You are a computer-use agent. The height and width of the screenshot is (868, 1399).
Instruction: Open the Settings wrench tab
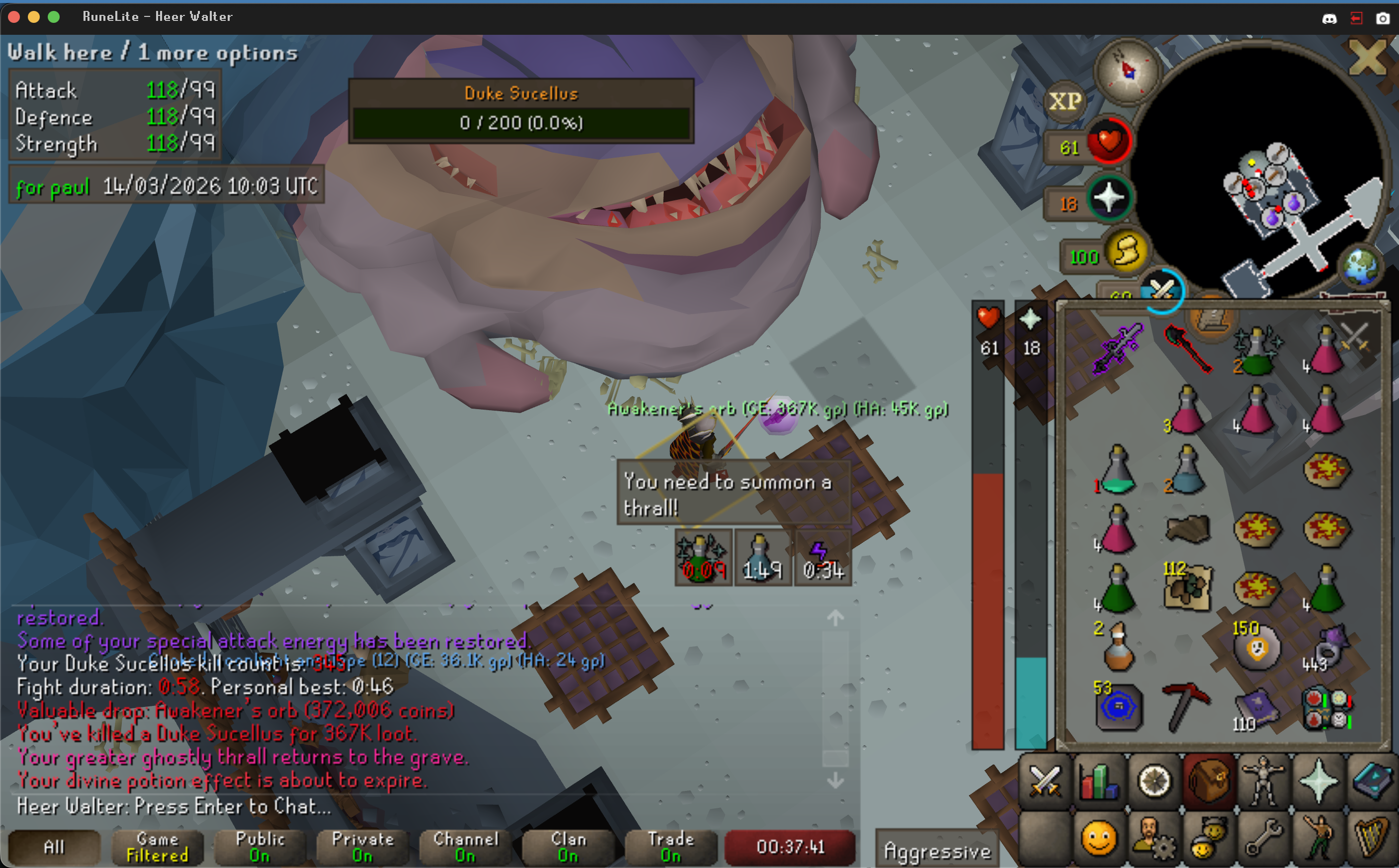point(1263,839)
